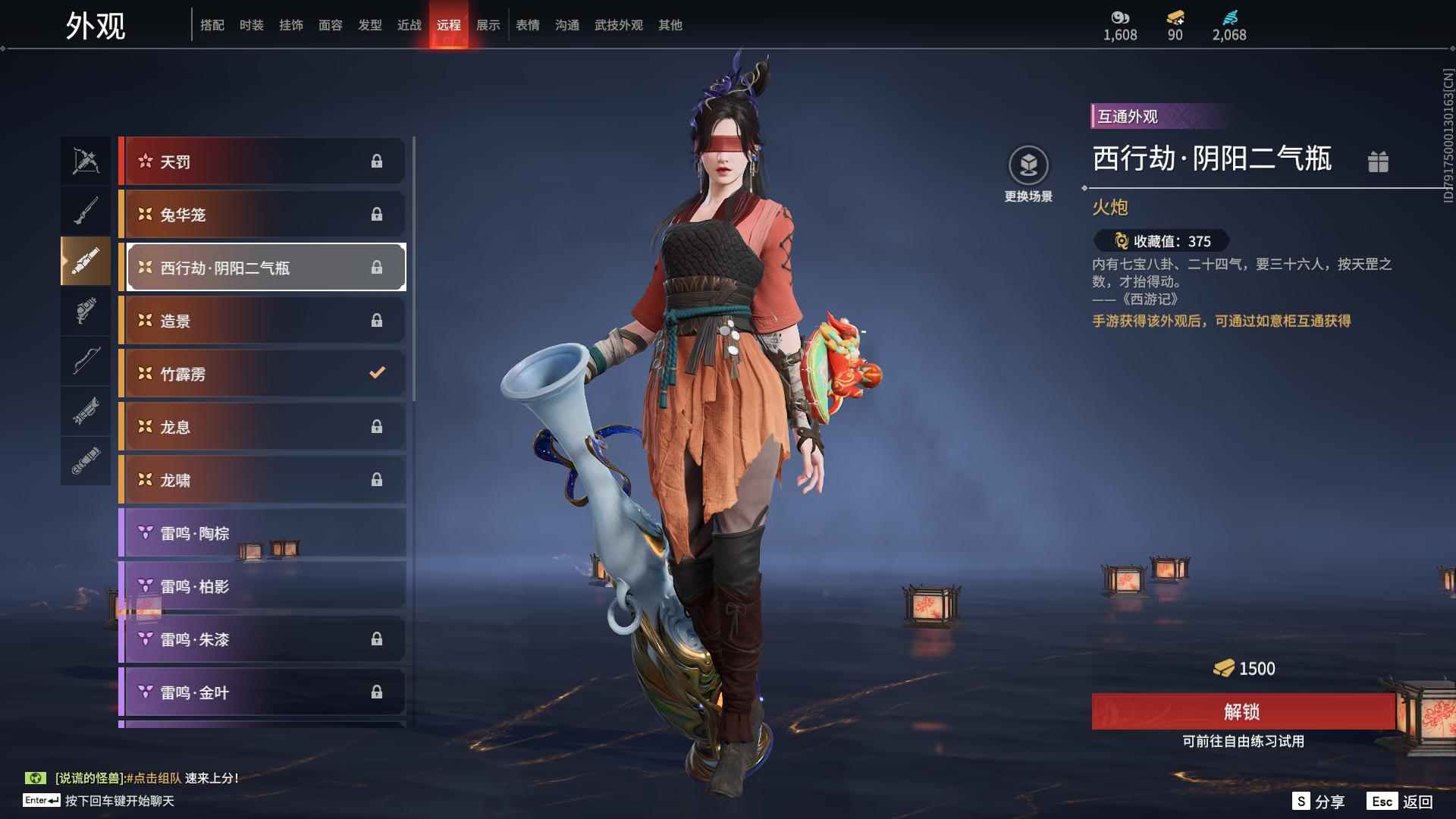Screen dimensions: 1456x819
Task: Select the 雷鸣·陶棕 skin
Action: tap(262, 533)
